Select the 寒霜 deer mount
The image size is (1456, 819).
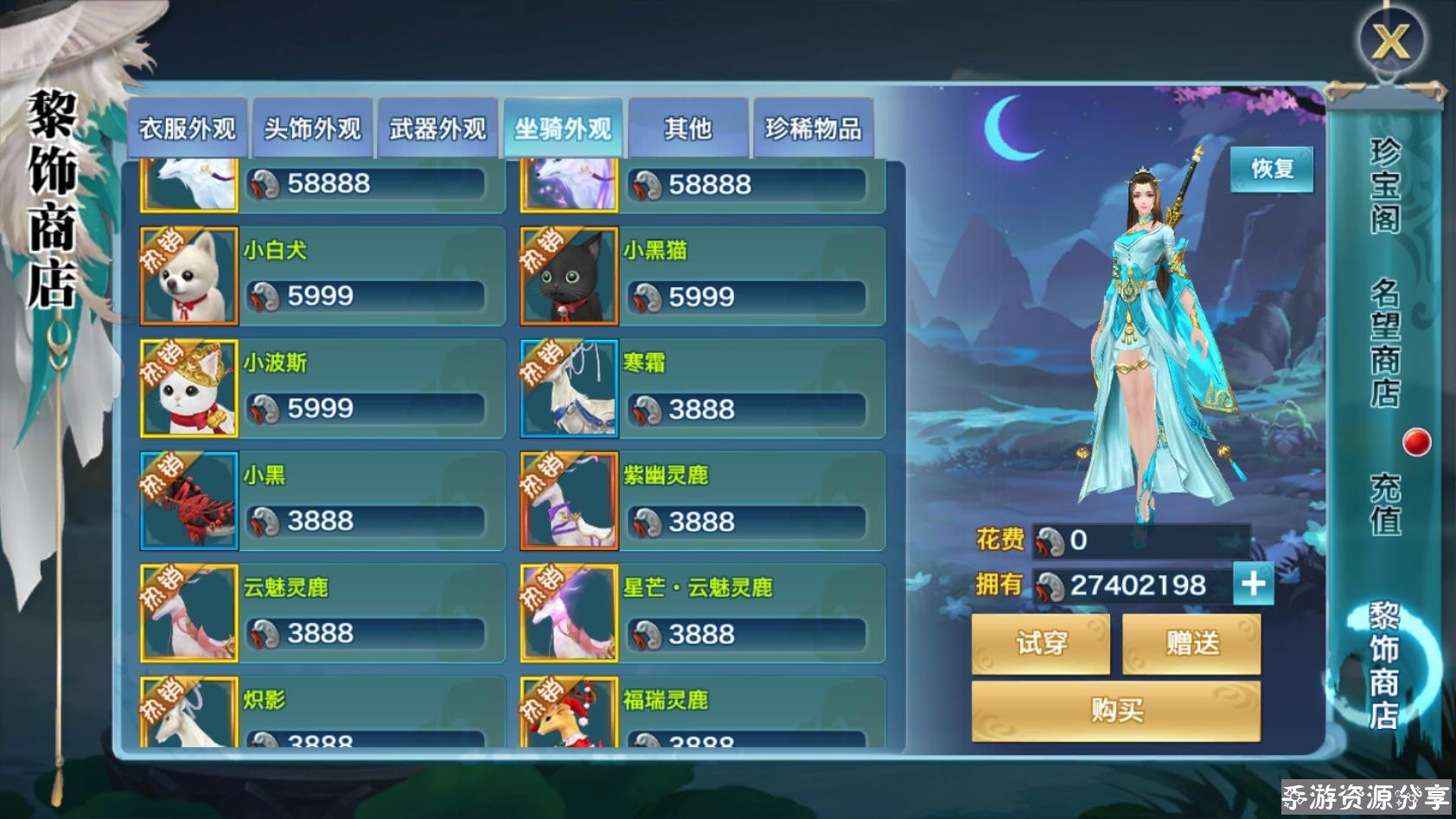pos(702,388)
